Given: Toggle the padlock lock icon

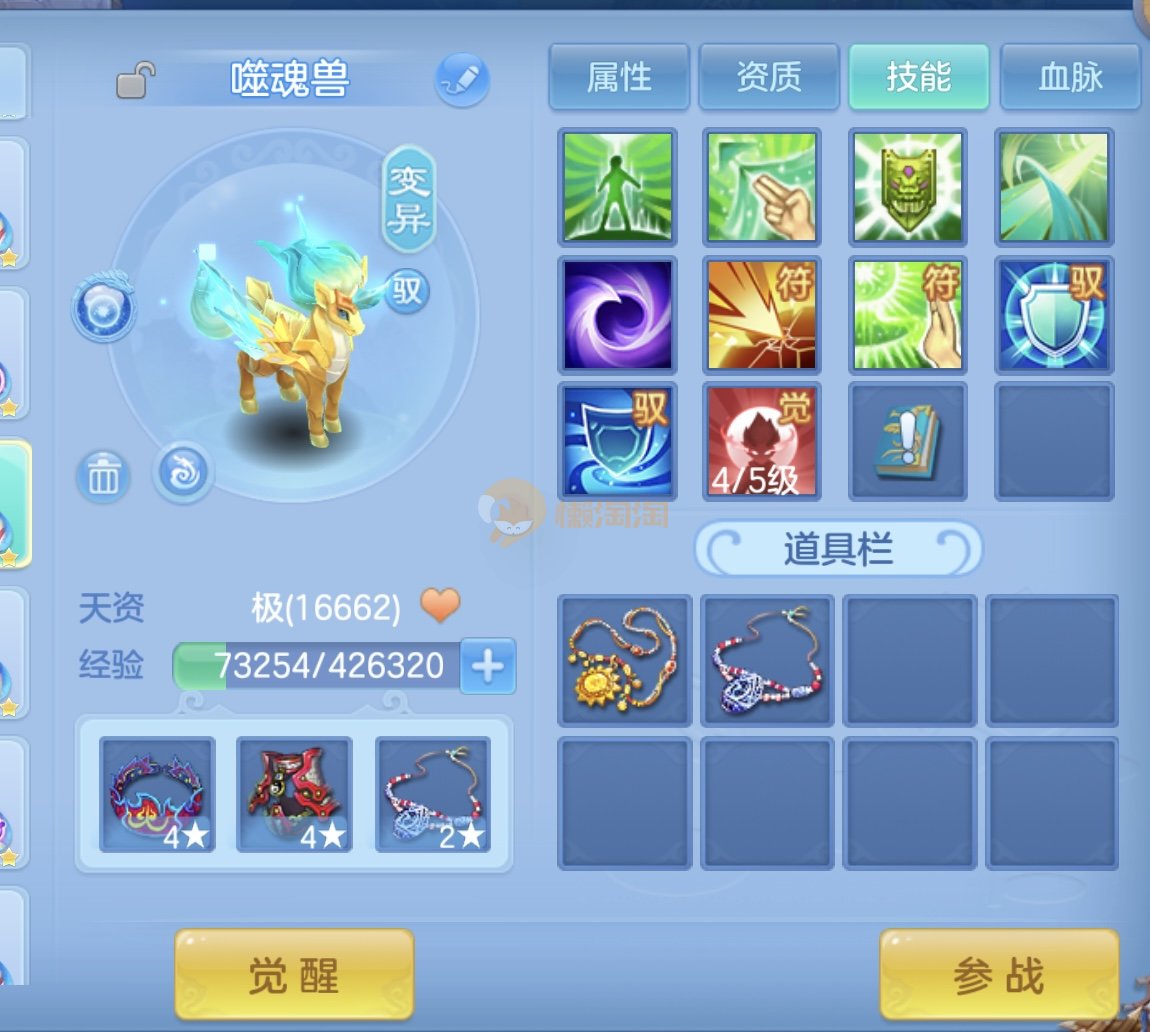Looking at the screenshot, I should [135, 80].
